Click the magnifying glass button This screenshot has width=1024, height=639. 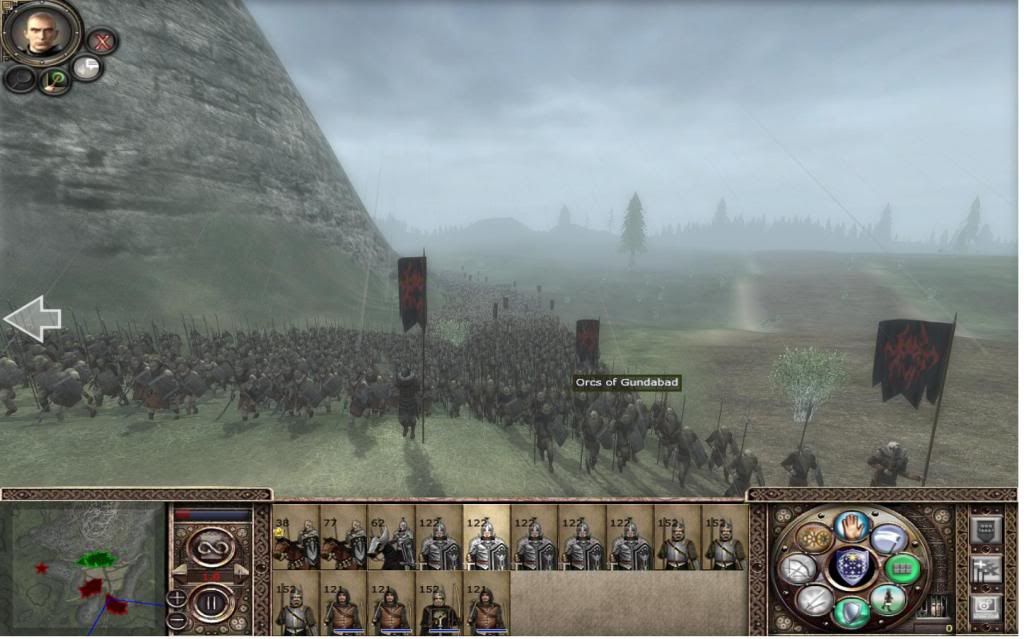click(19, 79)
